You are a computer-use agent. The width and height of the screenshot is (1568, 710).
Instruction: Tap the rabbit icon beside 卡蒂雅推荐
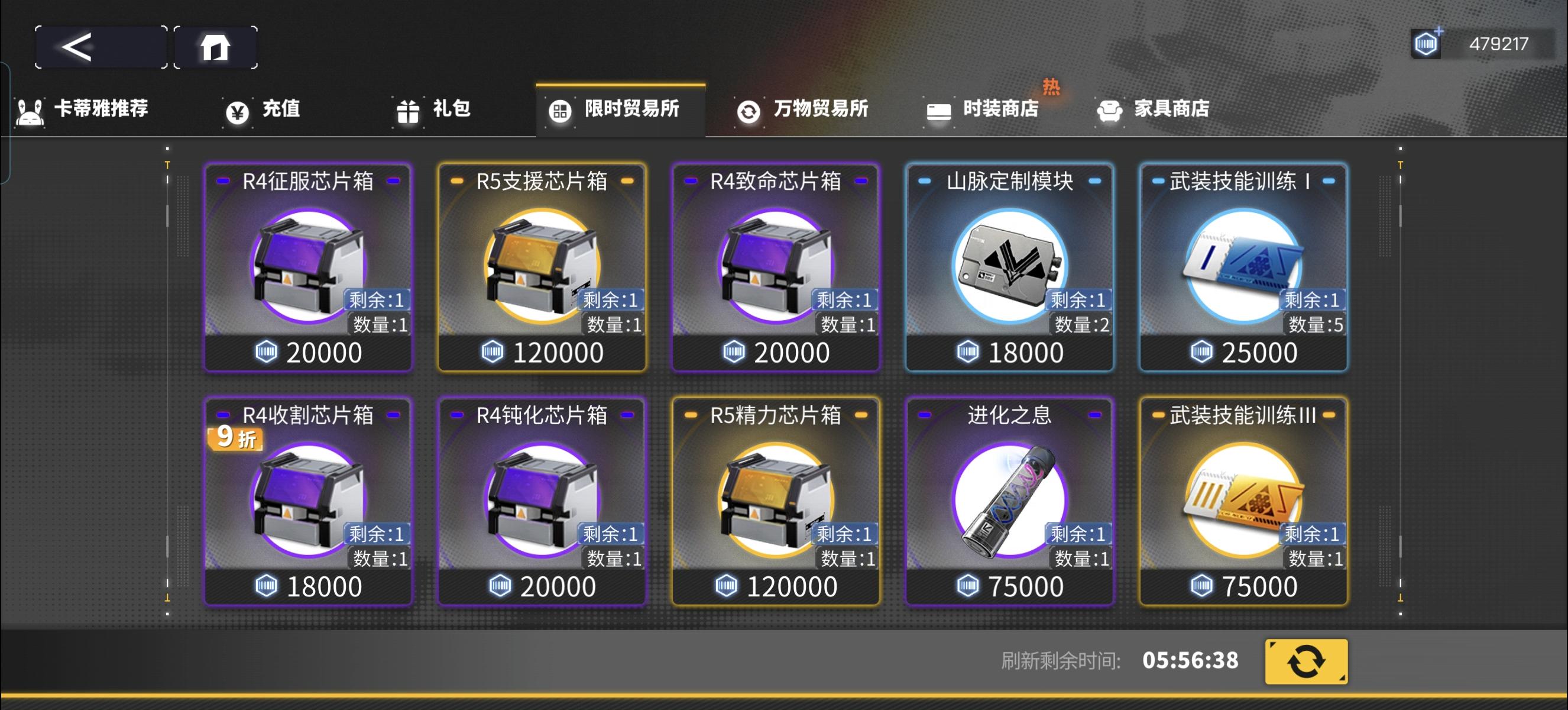(x=30, y=109)
